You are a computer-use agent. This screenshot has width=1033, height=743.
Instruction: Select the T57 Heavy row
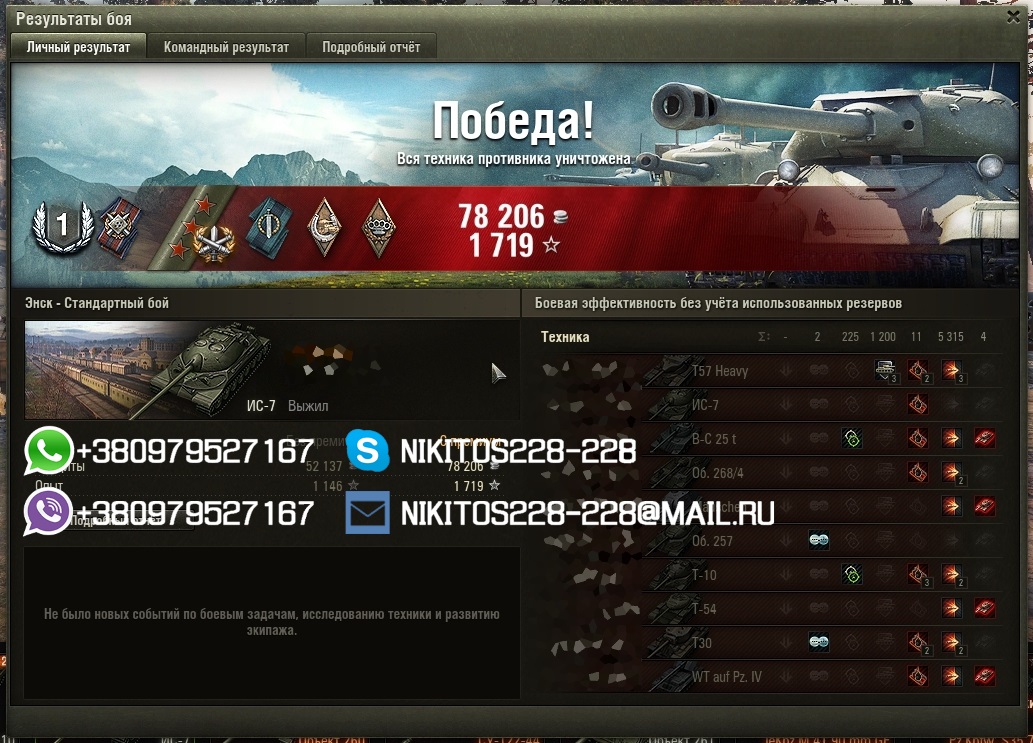point(720,371)
